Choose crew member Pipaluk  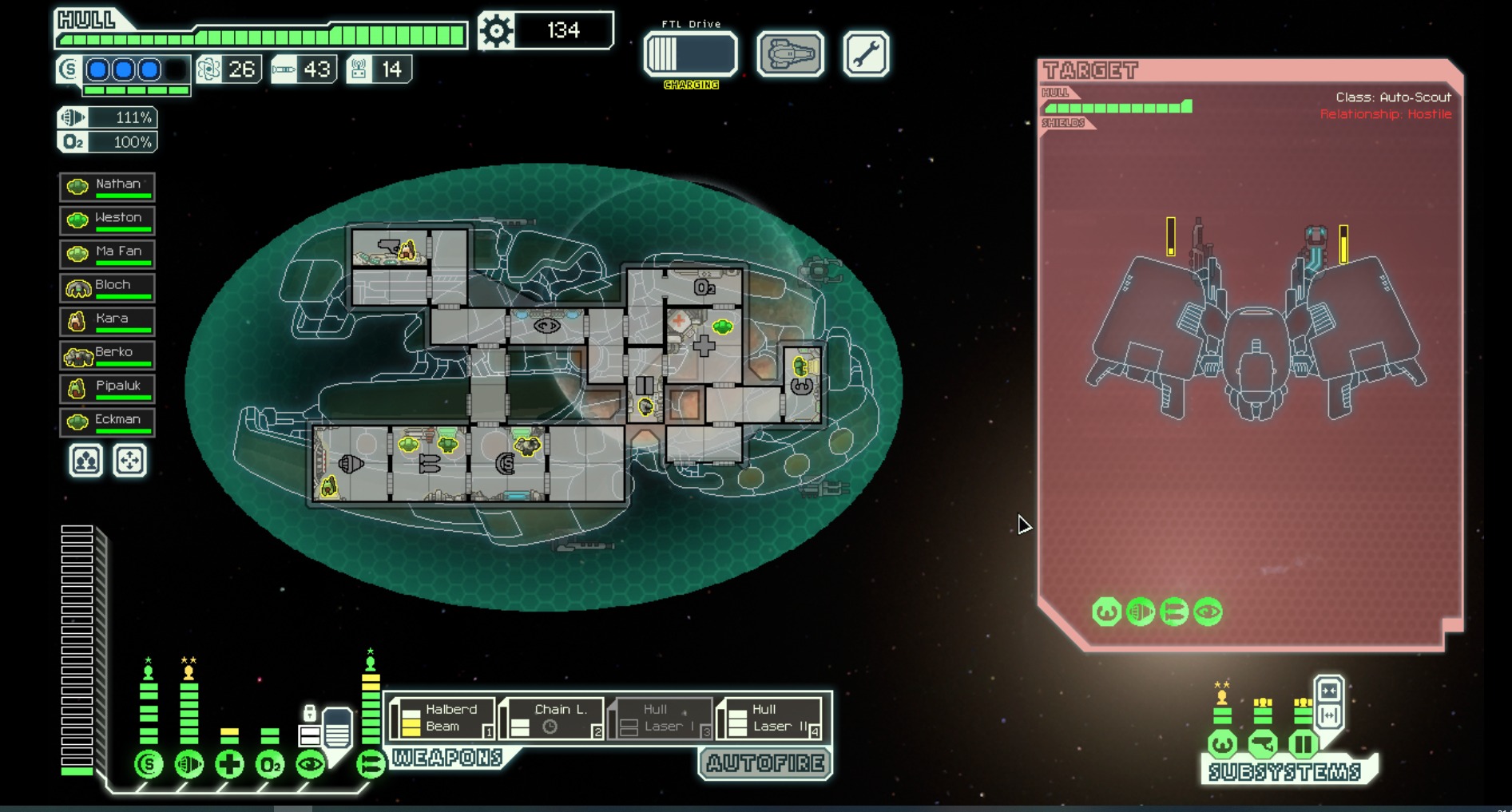(x=108, y=388)
